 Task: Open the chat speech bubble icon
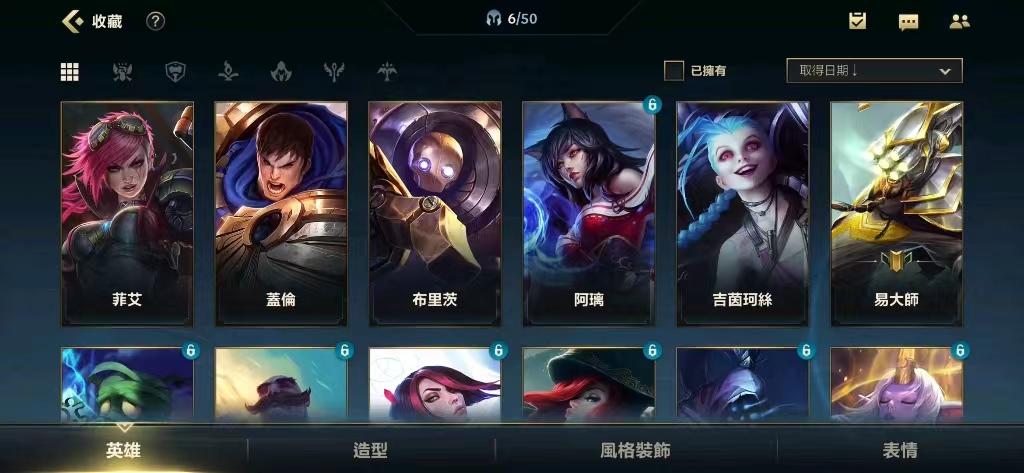908,21
